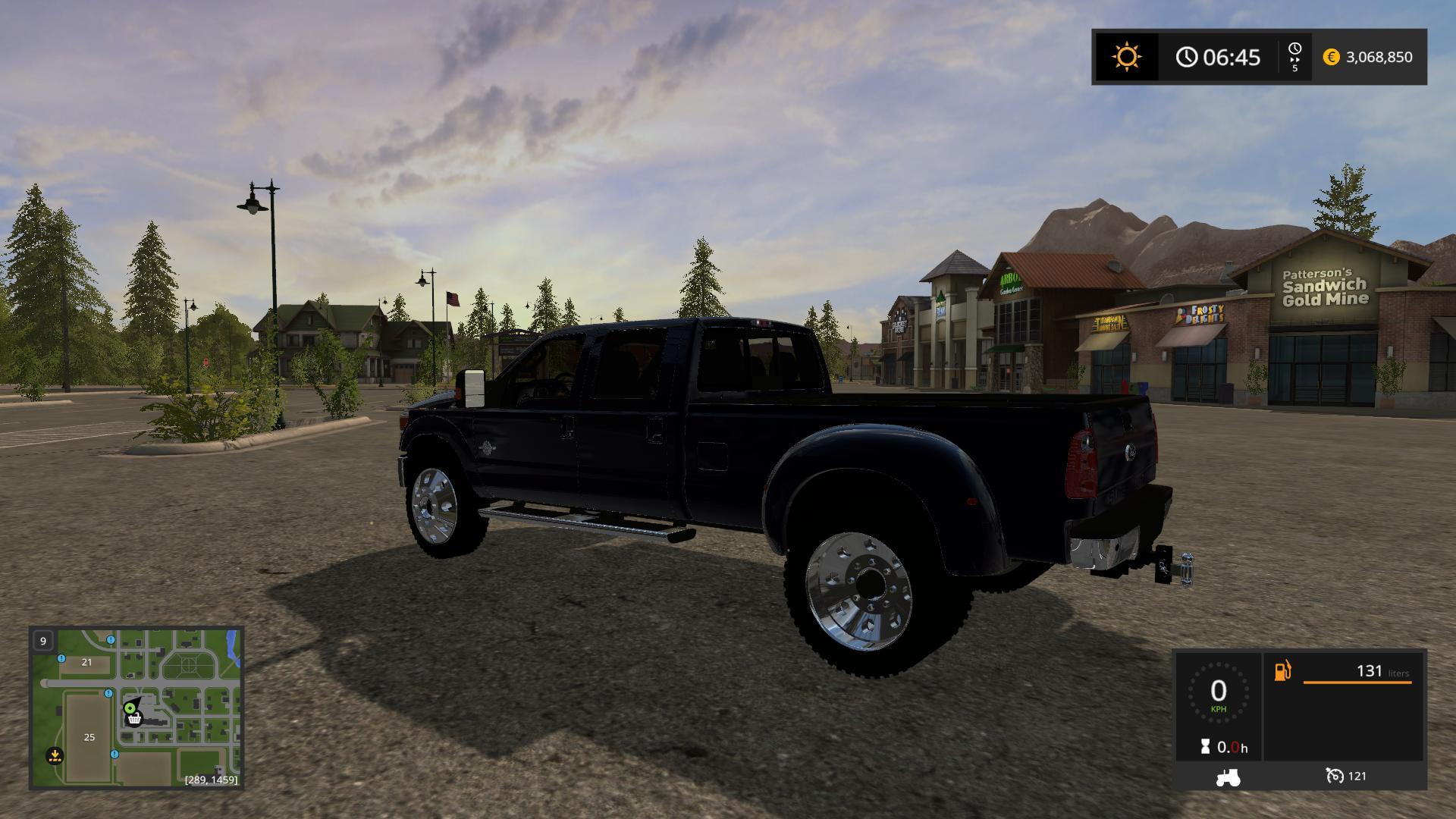This screenshot has width=1456, height=819.
Task: Activate the cruise control icon
Action: (x=1335, y=776)
